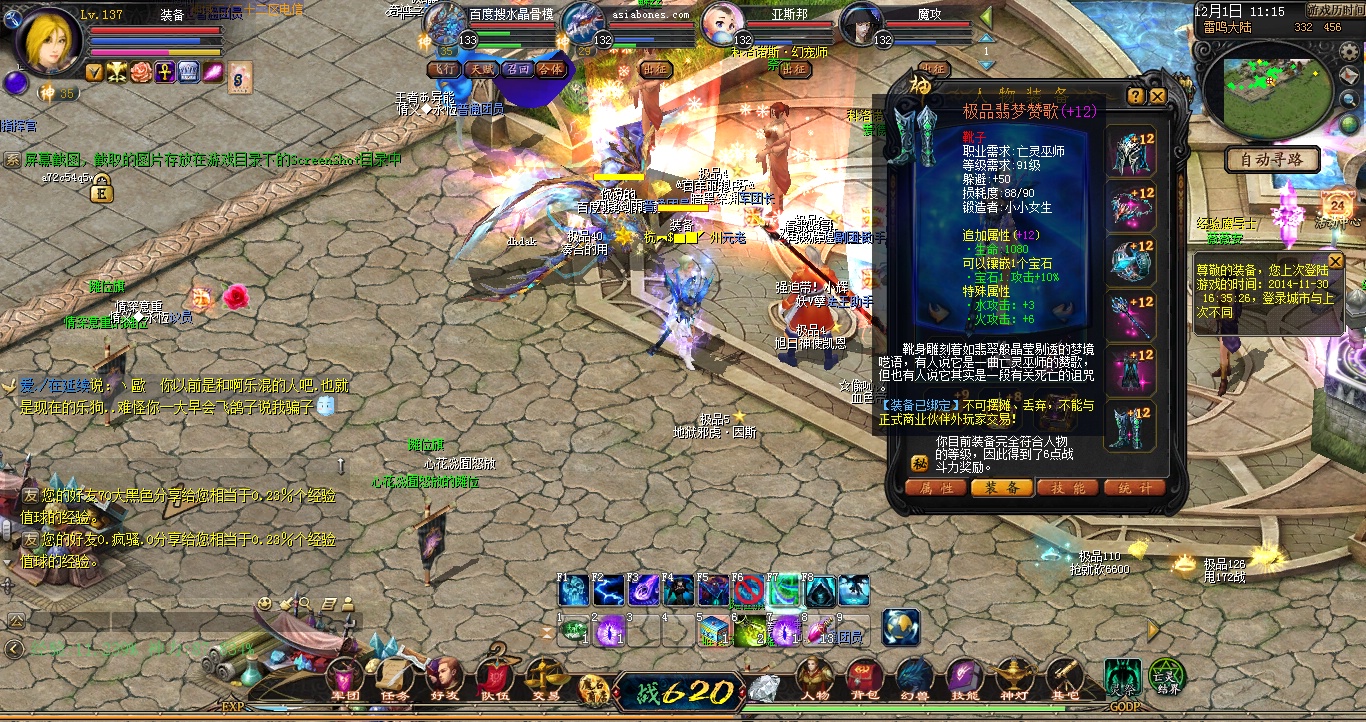Open the 任务 quest menu

(394, 679)
